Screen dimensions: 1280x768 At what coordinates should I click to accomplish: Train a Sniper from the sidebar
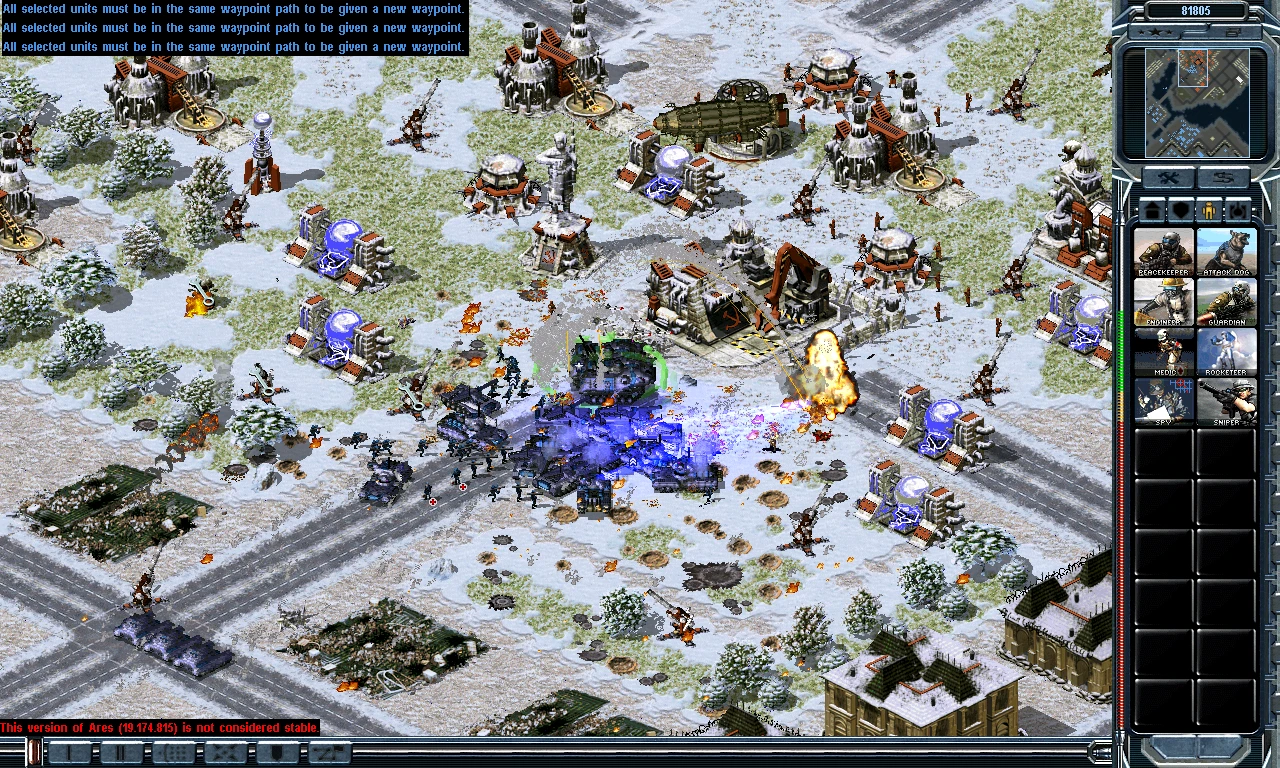tap(1226, 401)
